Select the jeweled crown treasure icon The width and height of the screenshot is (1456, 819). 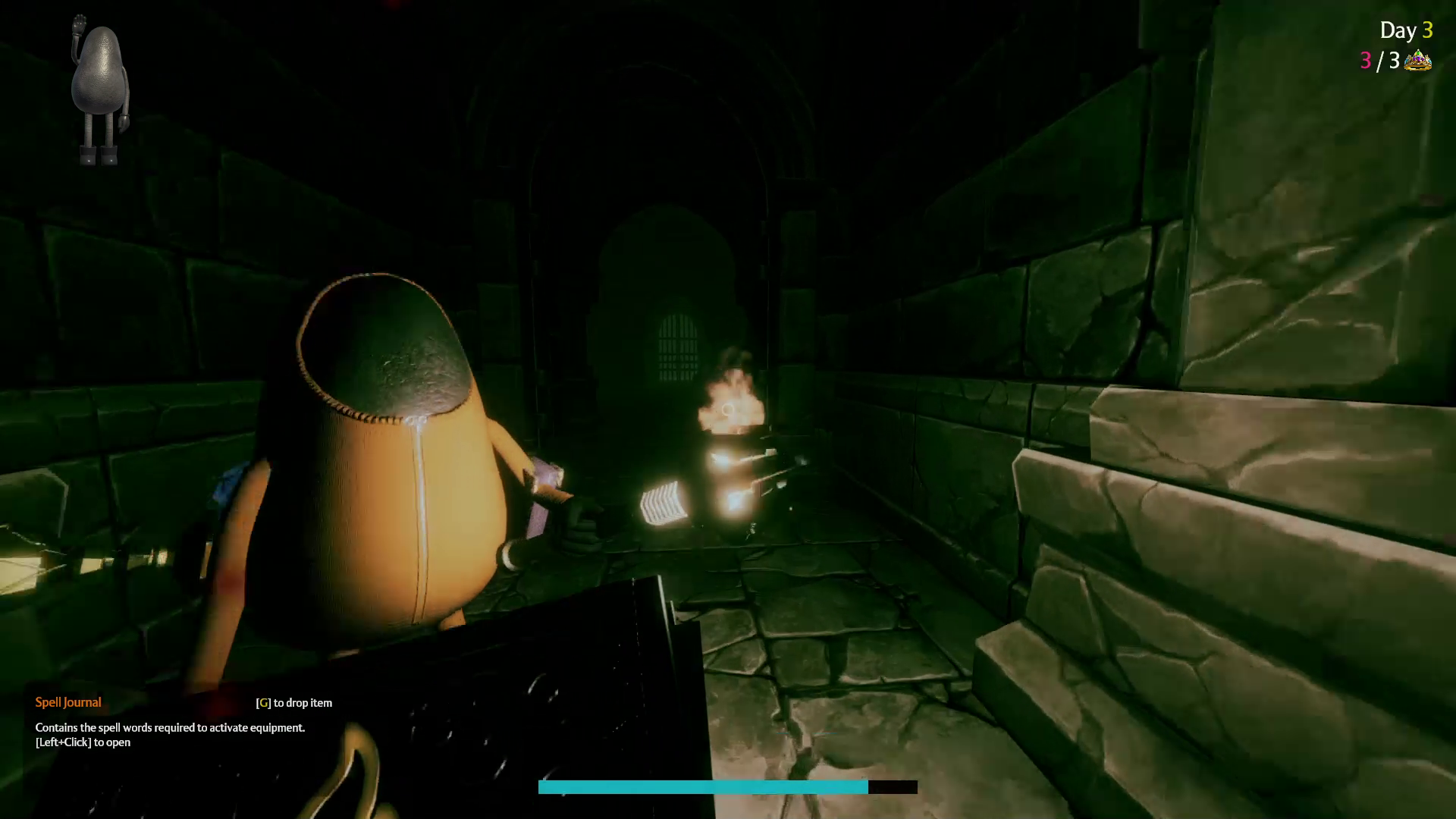(x=1417, y=61)
